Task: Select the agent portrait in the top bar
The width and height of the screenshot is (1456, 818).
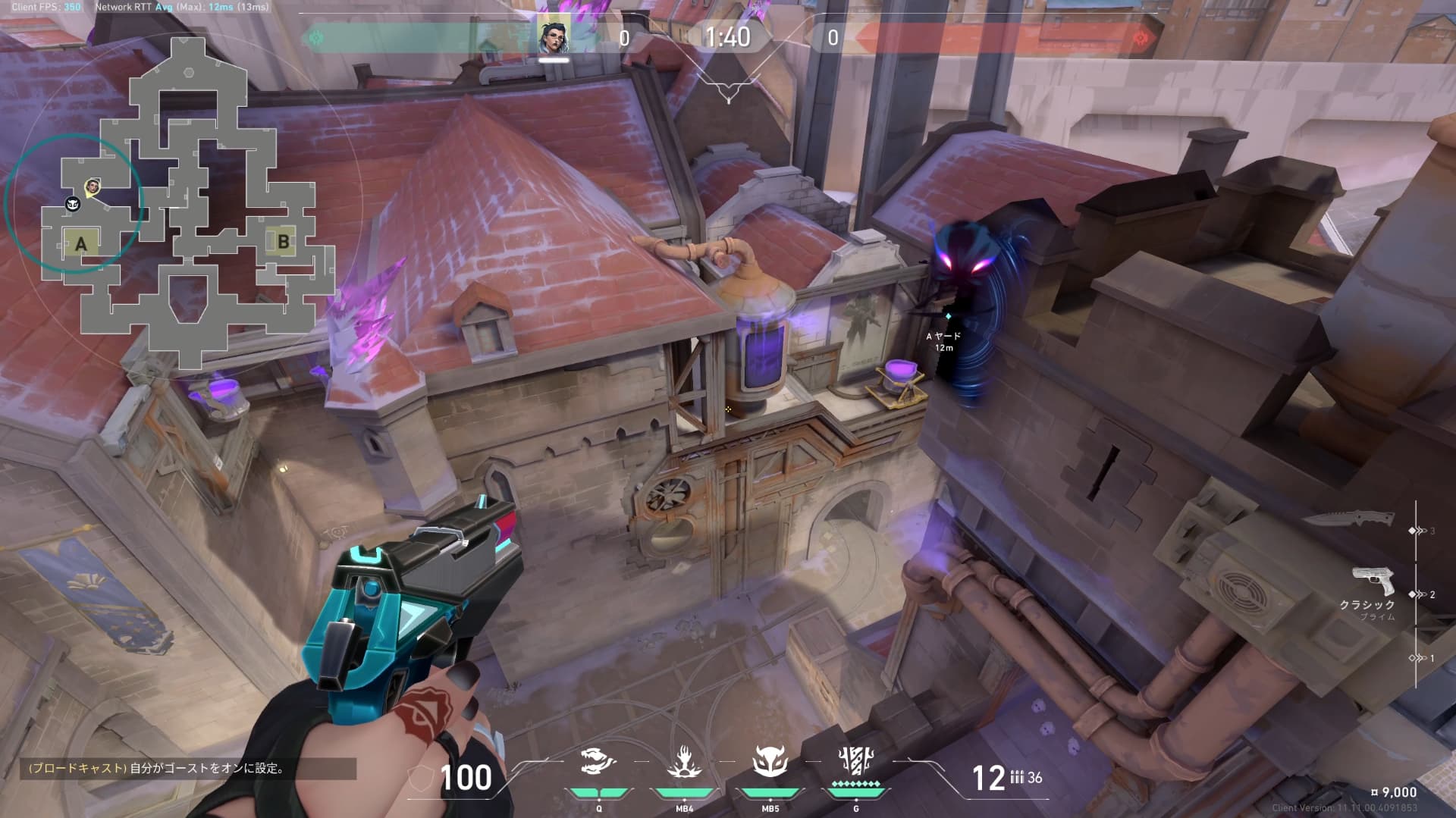Action: [554, 35]
